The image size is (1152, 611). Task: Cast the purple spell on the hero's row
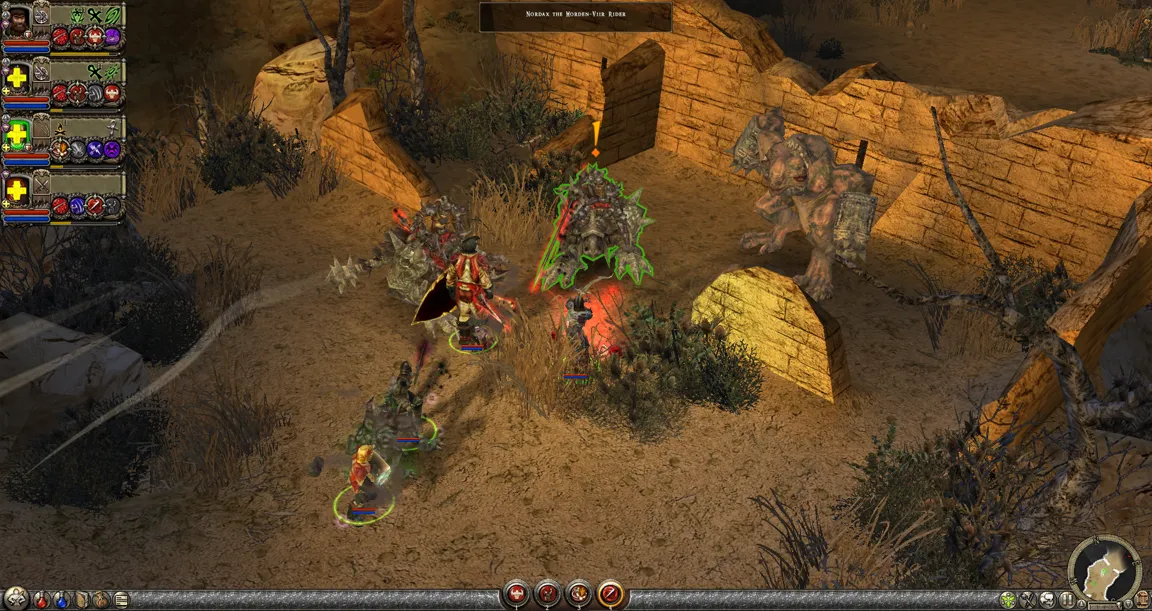click(113, 37)
